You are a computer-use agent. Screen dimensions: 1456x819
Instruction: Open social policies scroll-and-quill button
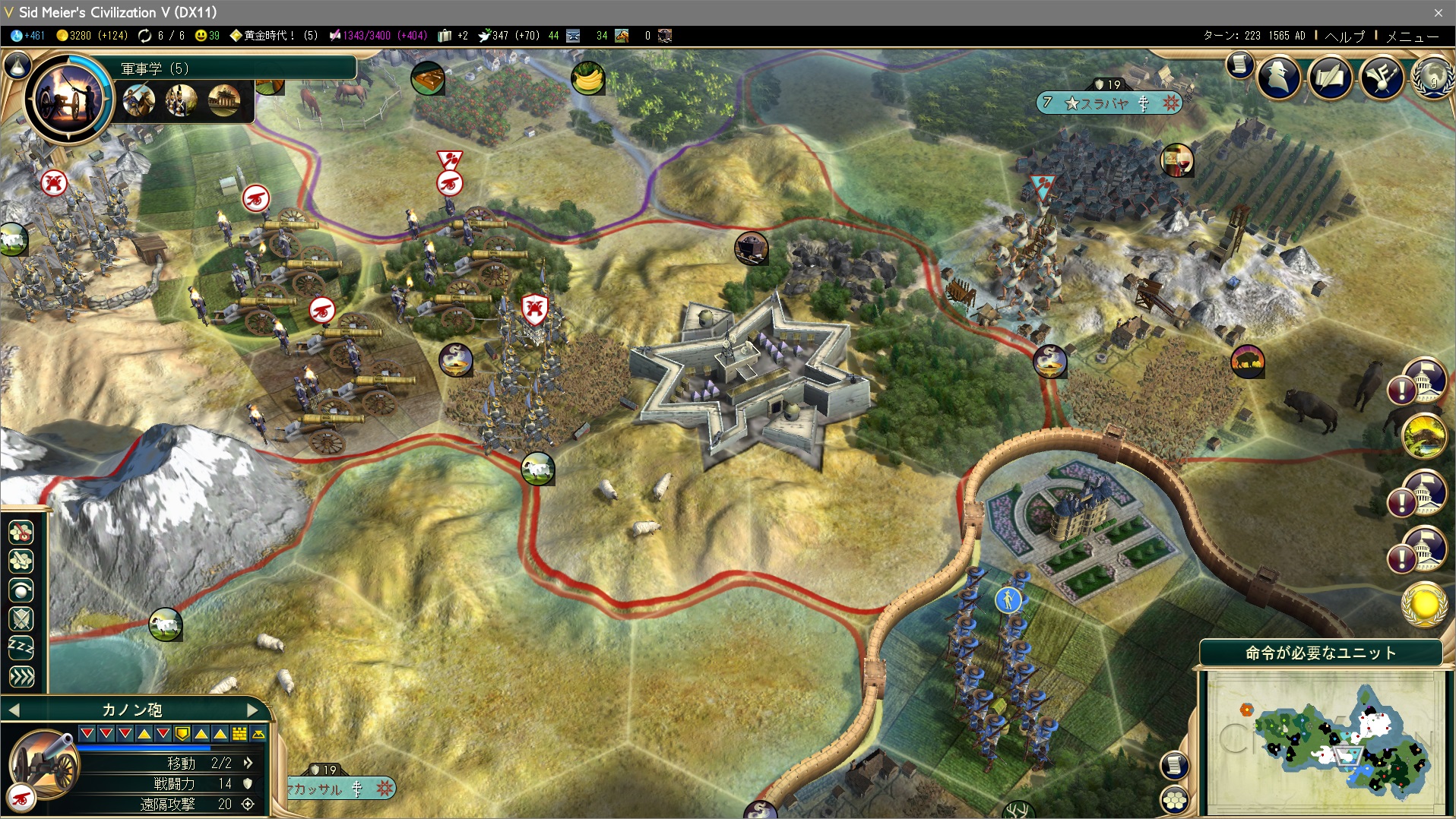[1330, 77]
